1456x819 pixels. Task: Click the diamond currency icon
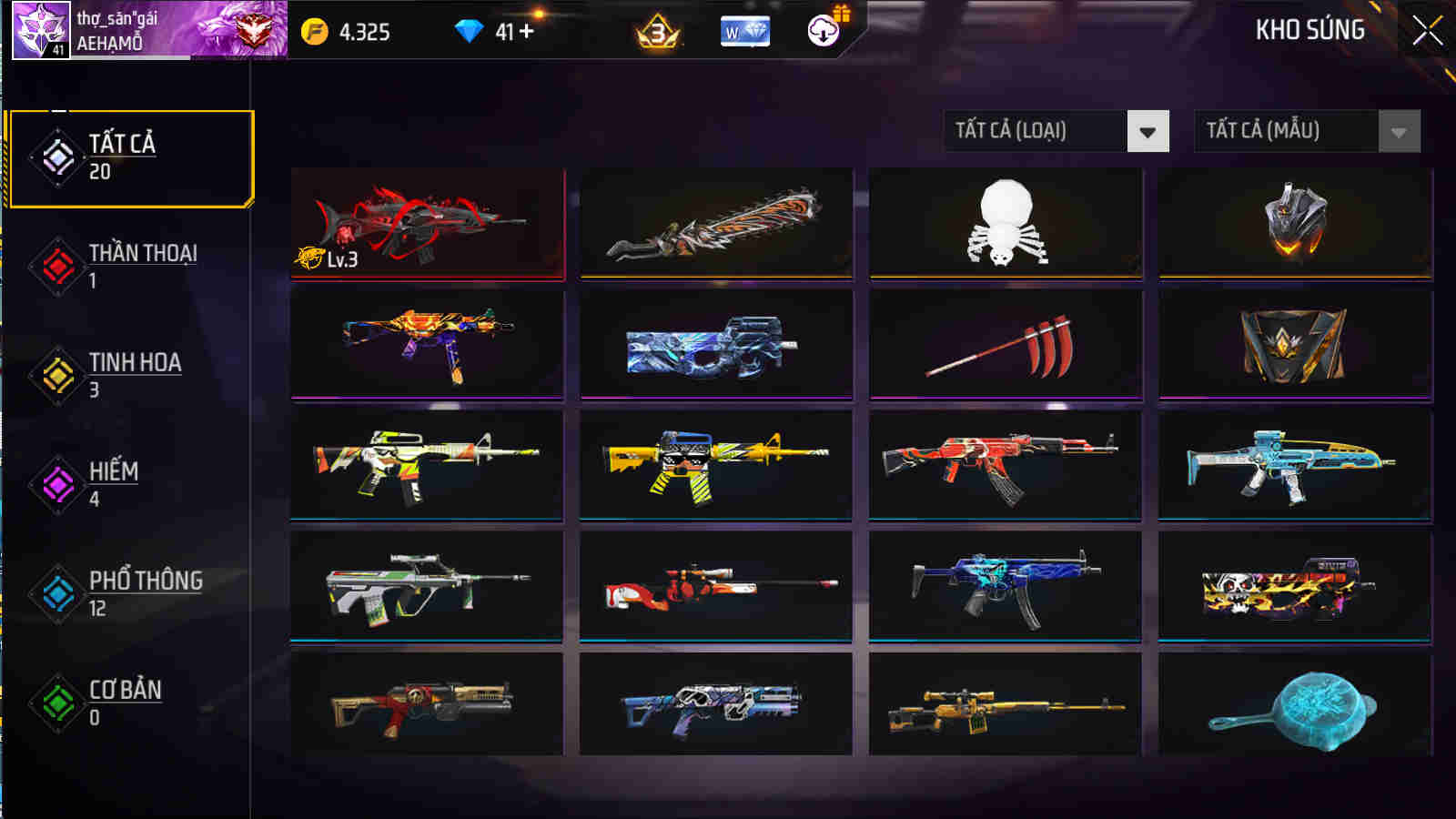click(467, 29)
